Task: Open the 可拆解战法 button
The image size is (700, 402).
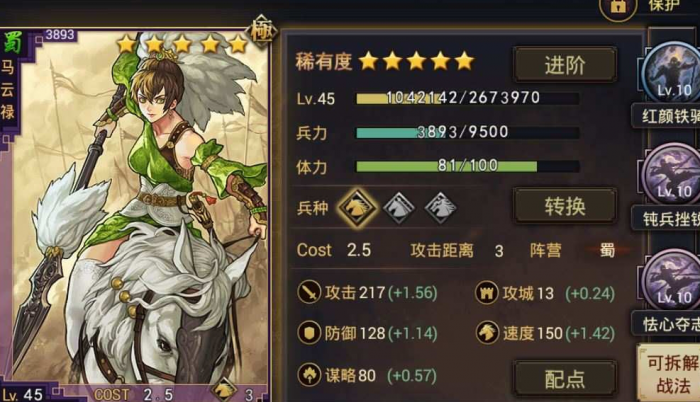Action: click(669, 372)
